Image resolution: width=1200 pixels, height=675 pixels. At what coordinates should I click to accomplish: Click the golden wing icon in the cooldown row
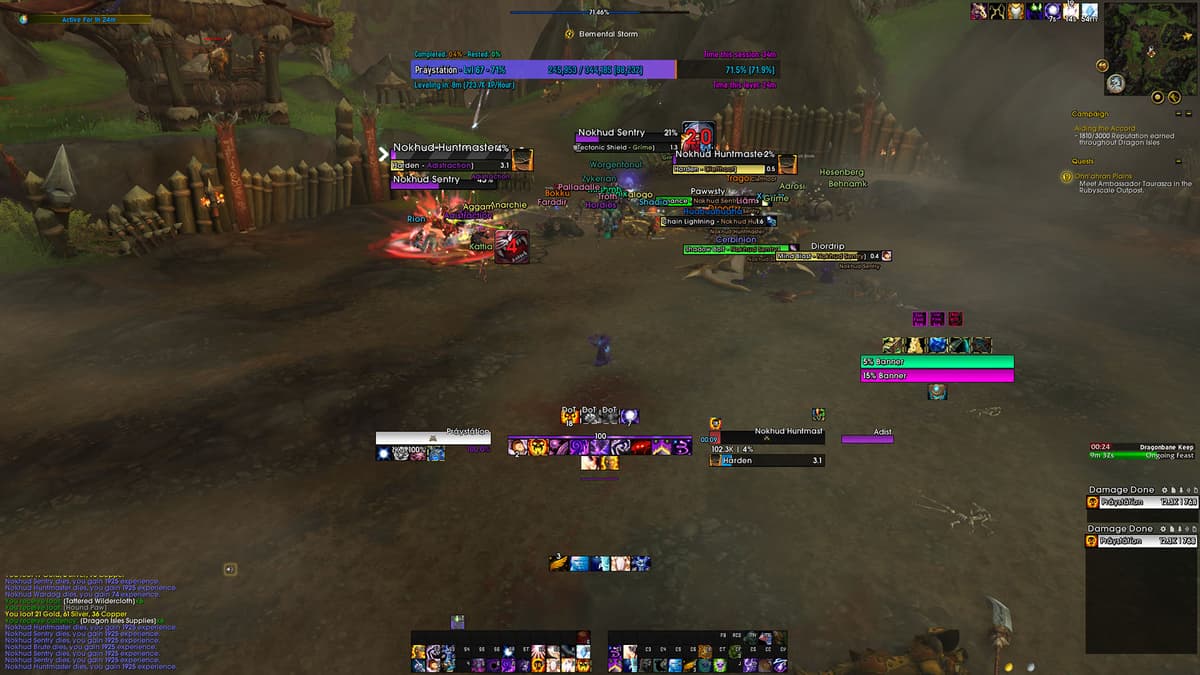559,564
